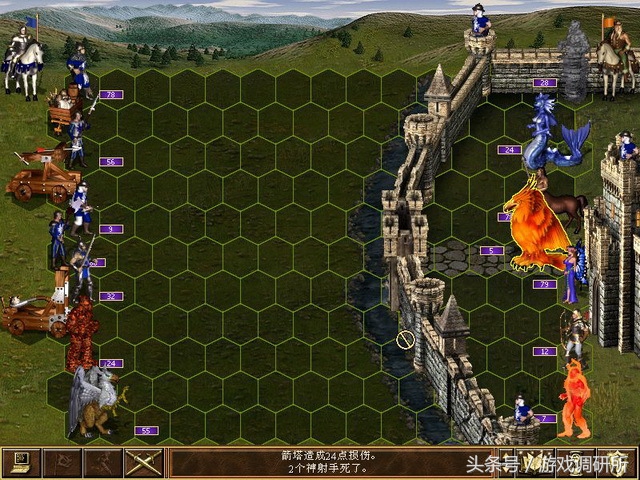Click the combat log message panel
The image size is (640, 480).
(x=310, y=462)
